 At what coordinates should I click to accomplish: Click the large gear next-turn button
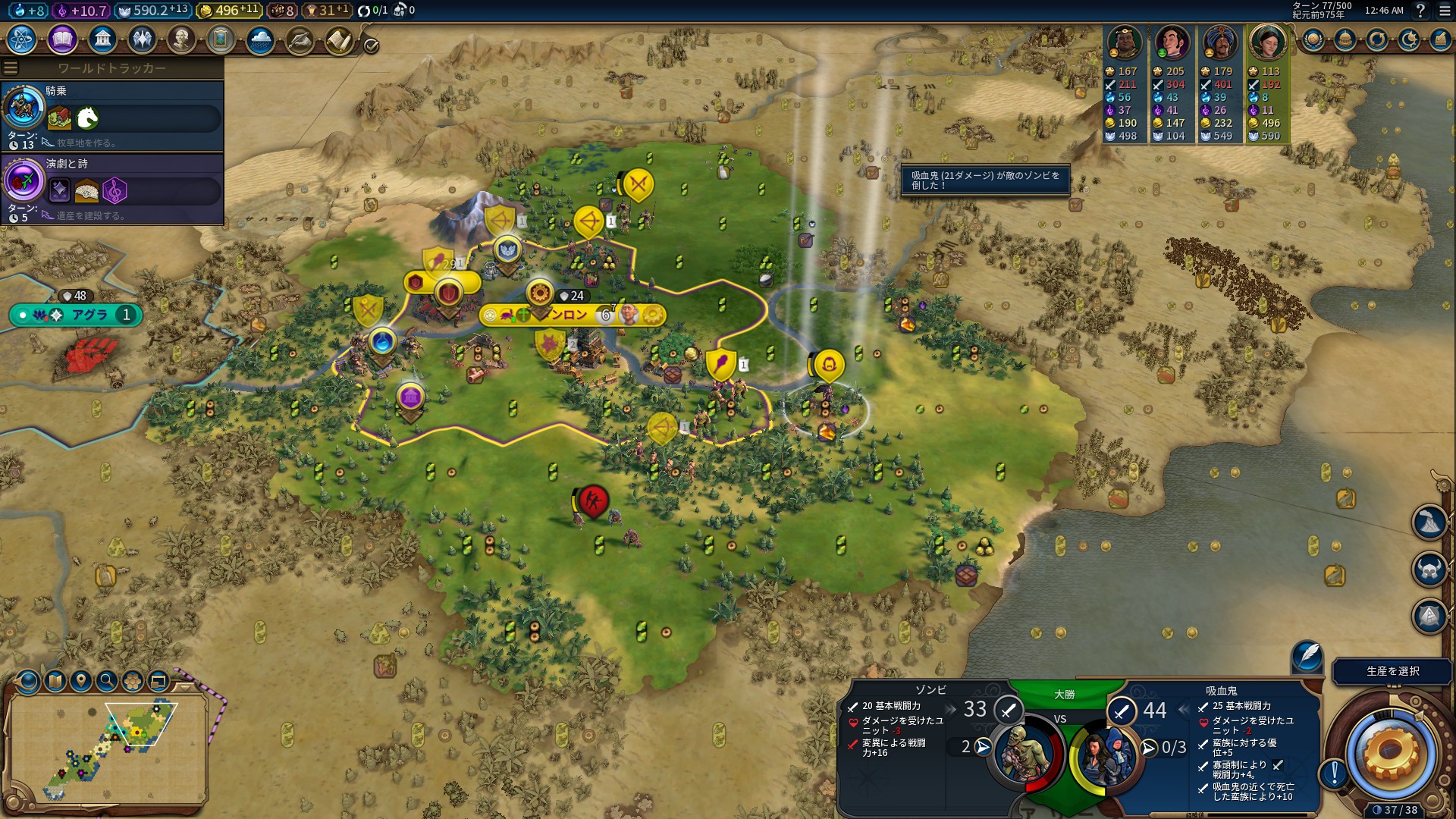1389,752
